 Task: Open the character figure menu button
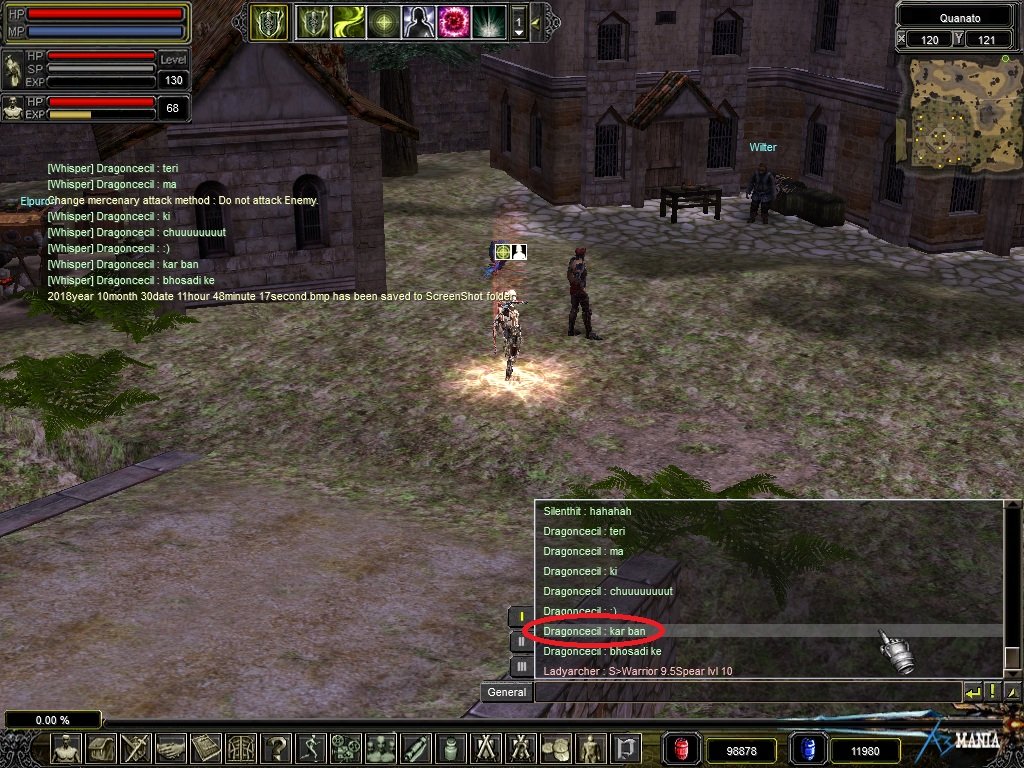coord(66,748)
